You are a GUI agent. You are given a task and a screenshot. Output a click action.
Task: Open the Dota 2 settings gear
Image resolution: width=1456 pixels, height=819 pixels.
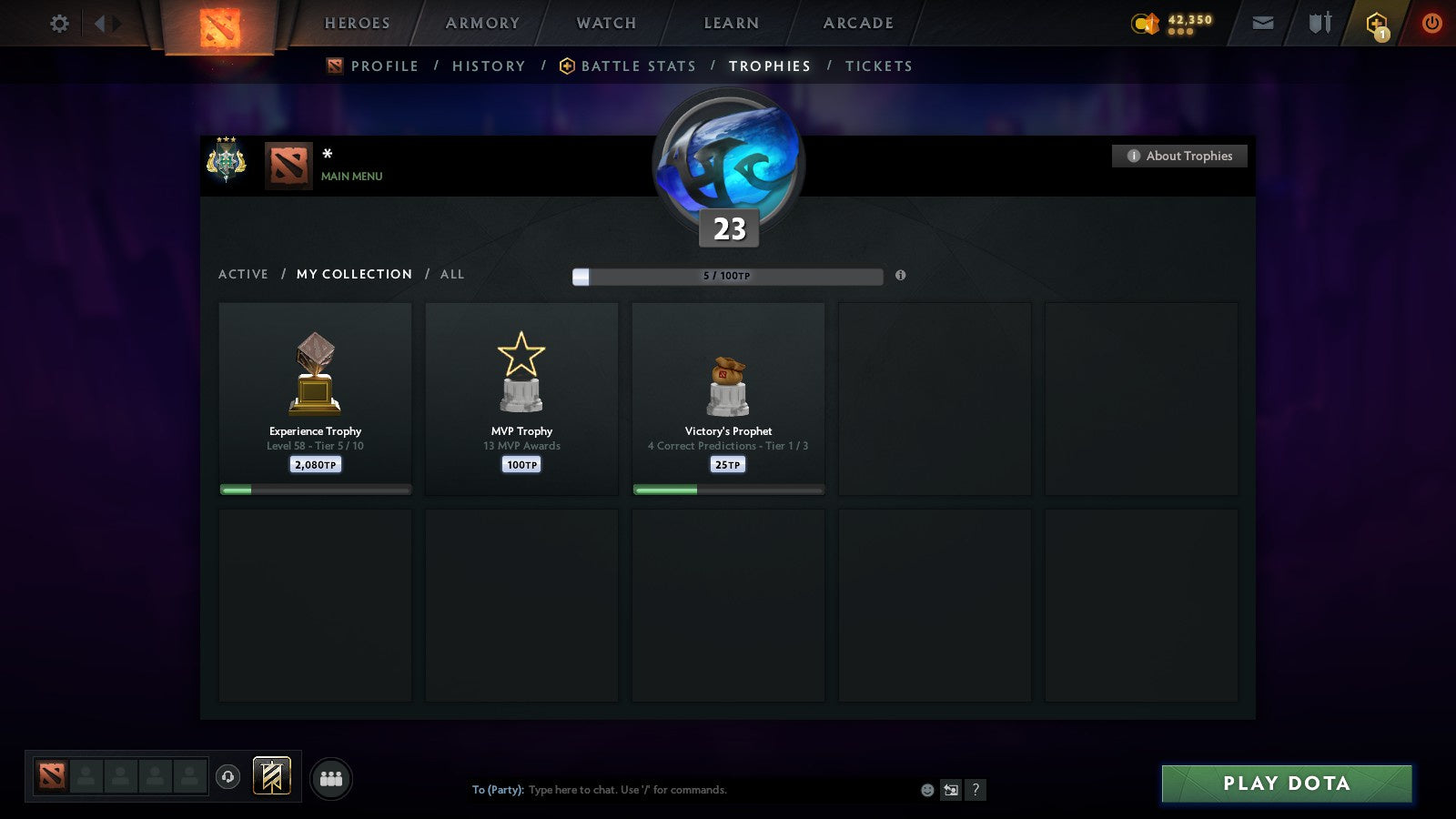[58, 24]
